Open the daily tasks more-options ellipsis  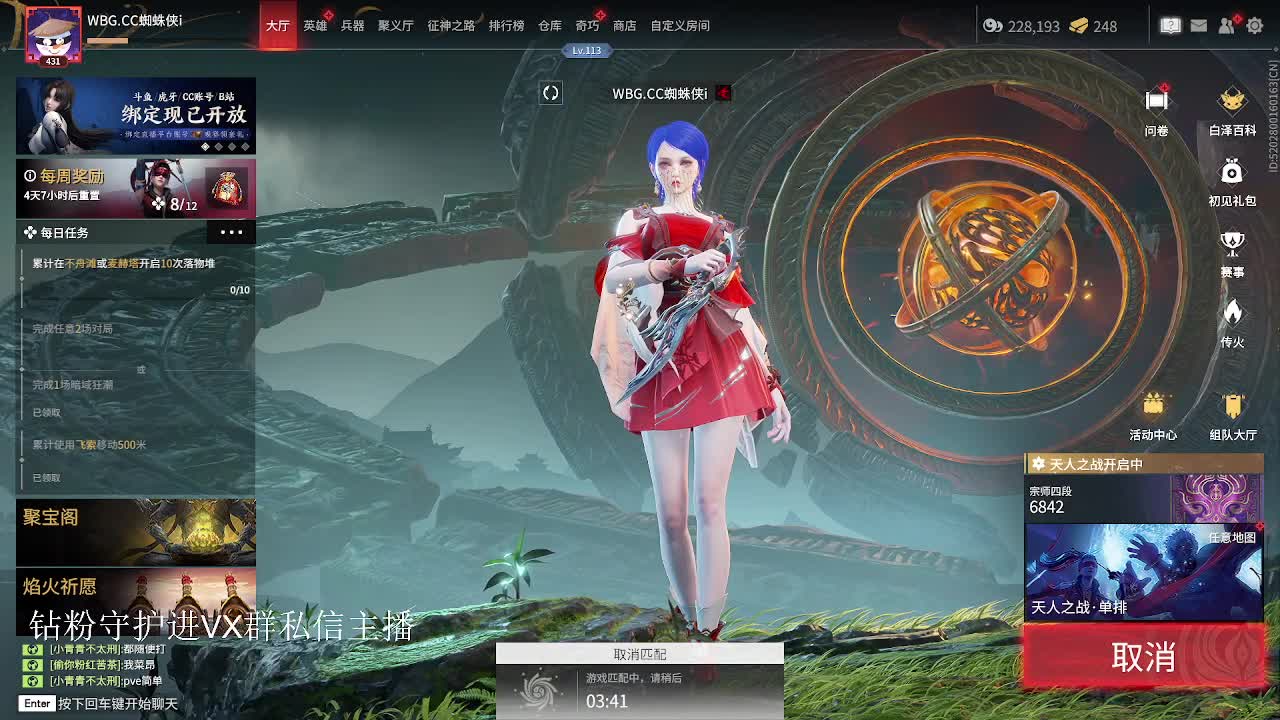[232, 232]
